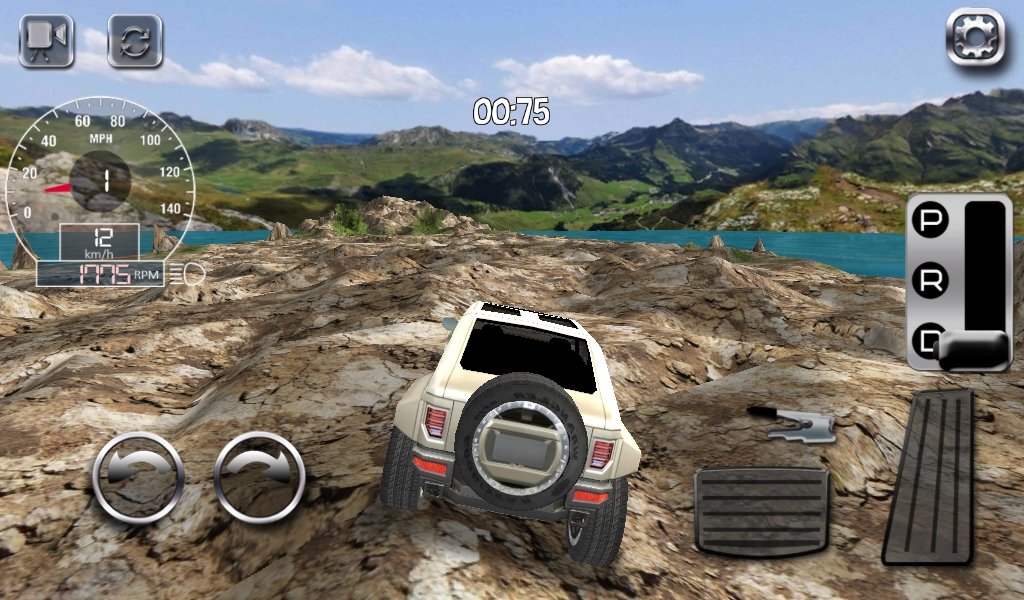Screen dimensions: 1024x600
Task: Switch the camera view with the camcorder button
Action: pyautogui.click(x=46, y=41)
